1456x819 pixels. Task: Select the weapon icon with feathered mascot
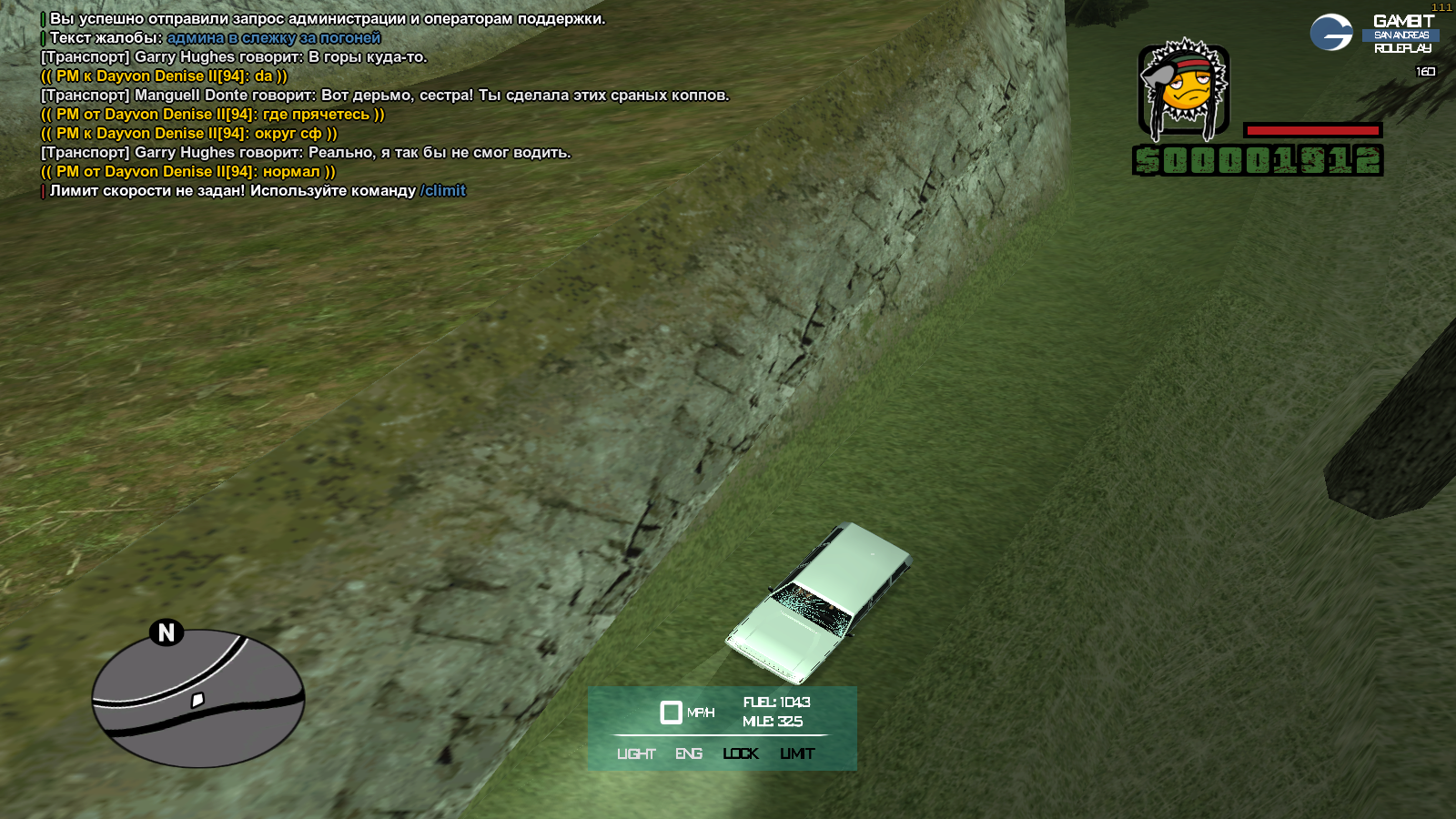coord(1183,90)
